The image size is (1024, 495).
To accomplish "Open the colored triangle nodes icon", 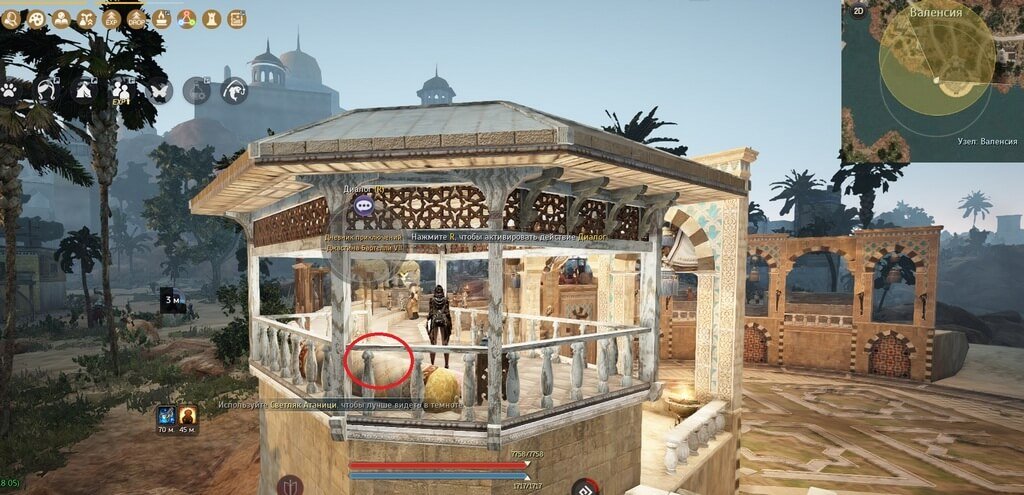I will point(187,19).
